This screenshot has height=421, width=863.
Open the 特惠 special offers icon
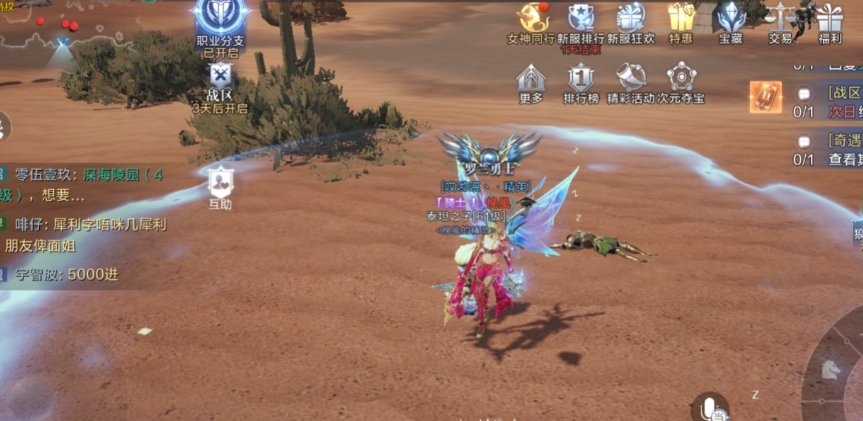point(681,20)
